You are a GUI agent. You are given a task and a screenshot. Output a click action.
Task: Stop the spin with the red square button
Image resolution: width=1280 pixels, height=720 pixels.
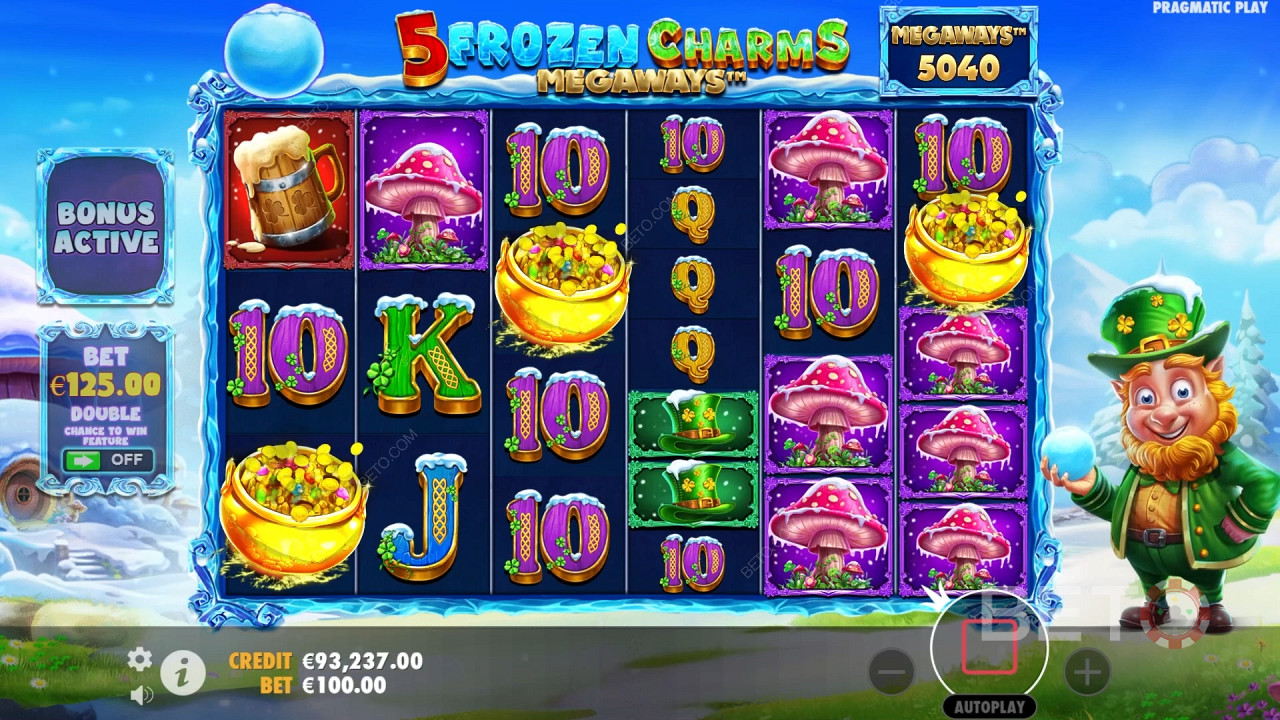point(989,648)
